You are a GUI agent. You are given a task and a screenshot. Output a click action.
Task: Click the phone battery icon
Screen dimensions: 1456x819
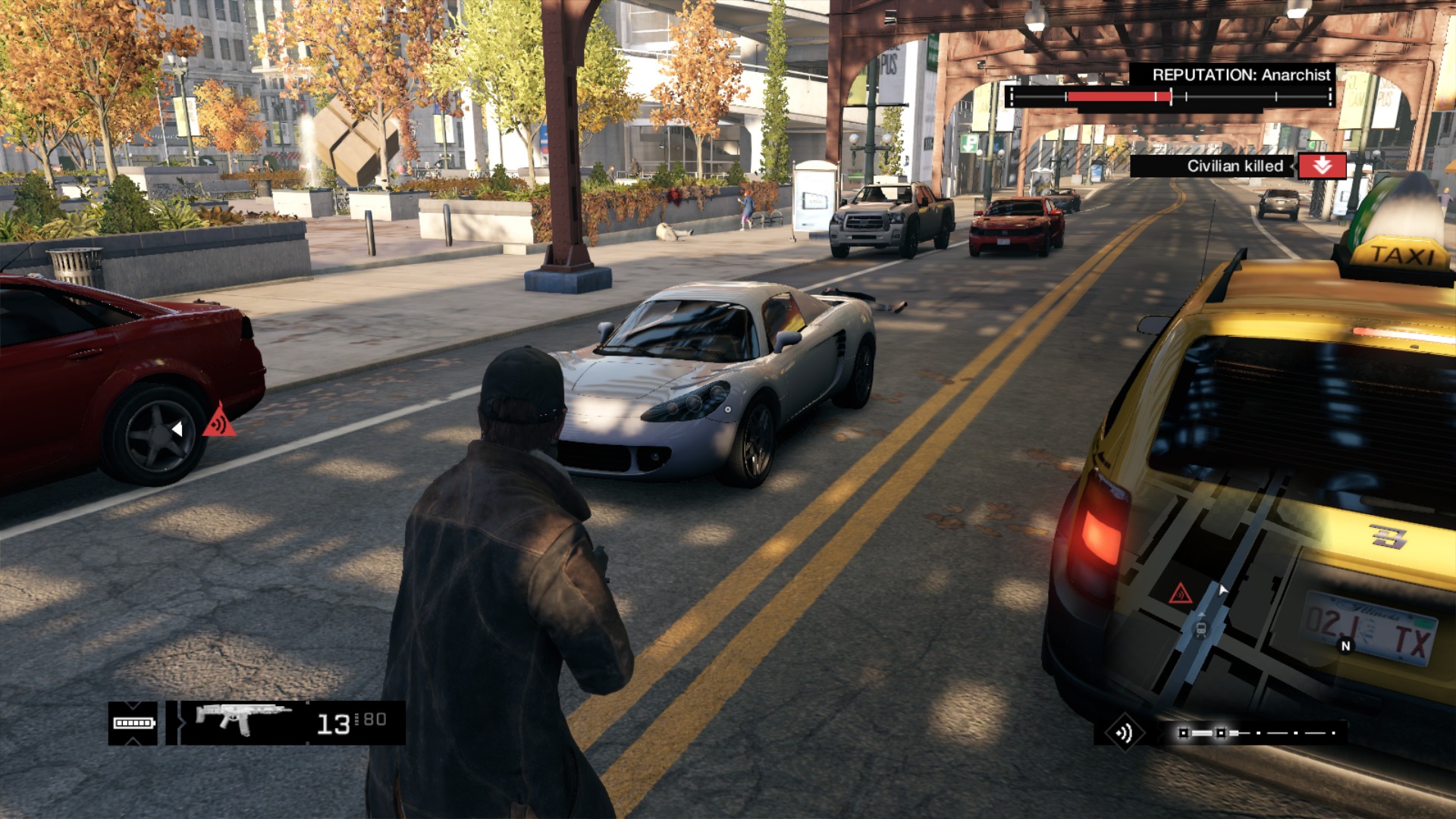(x=133, y=723)
